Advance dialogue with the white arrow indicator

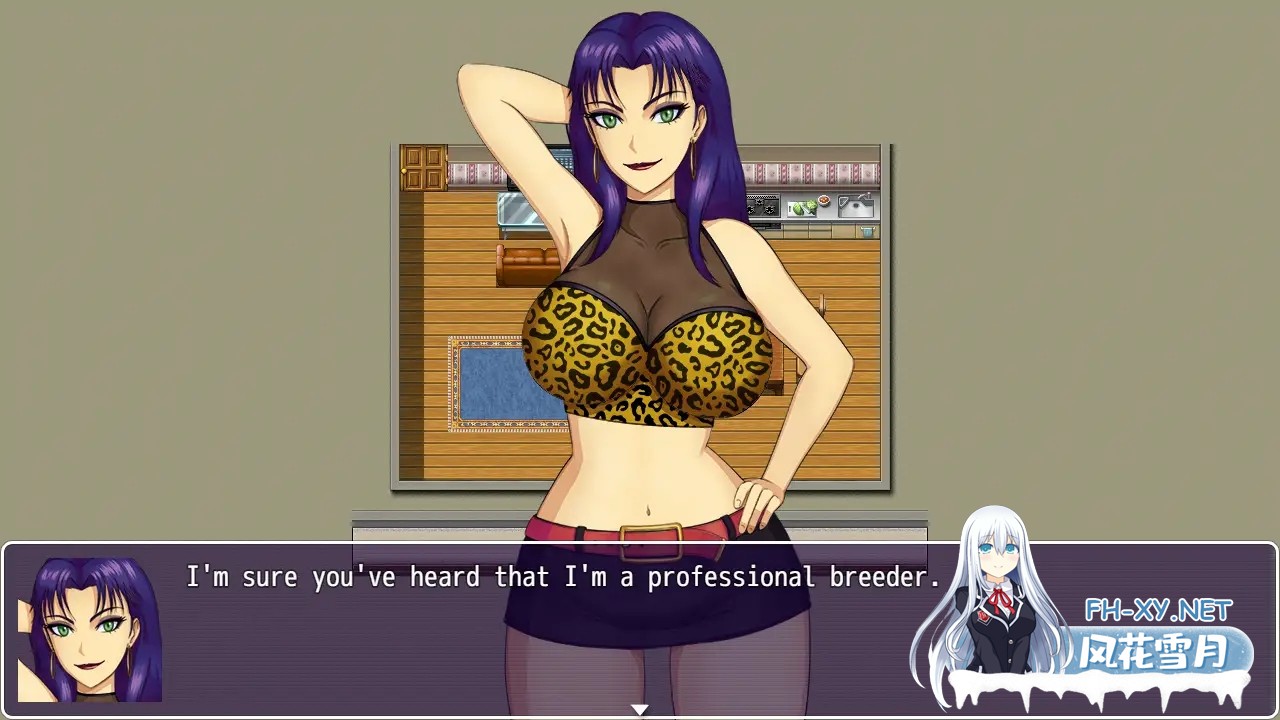pyautogui.click(x=640, y=709)
